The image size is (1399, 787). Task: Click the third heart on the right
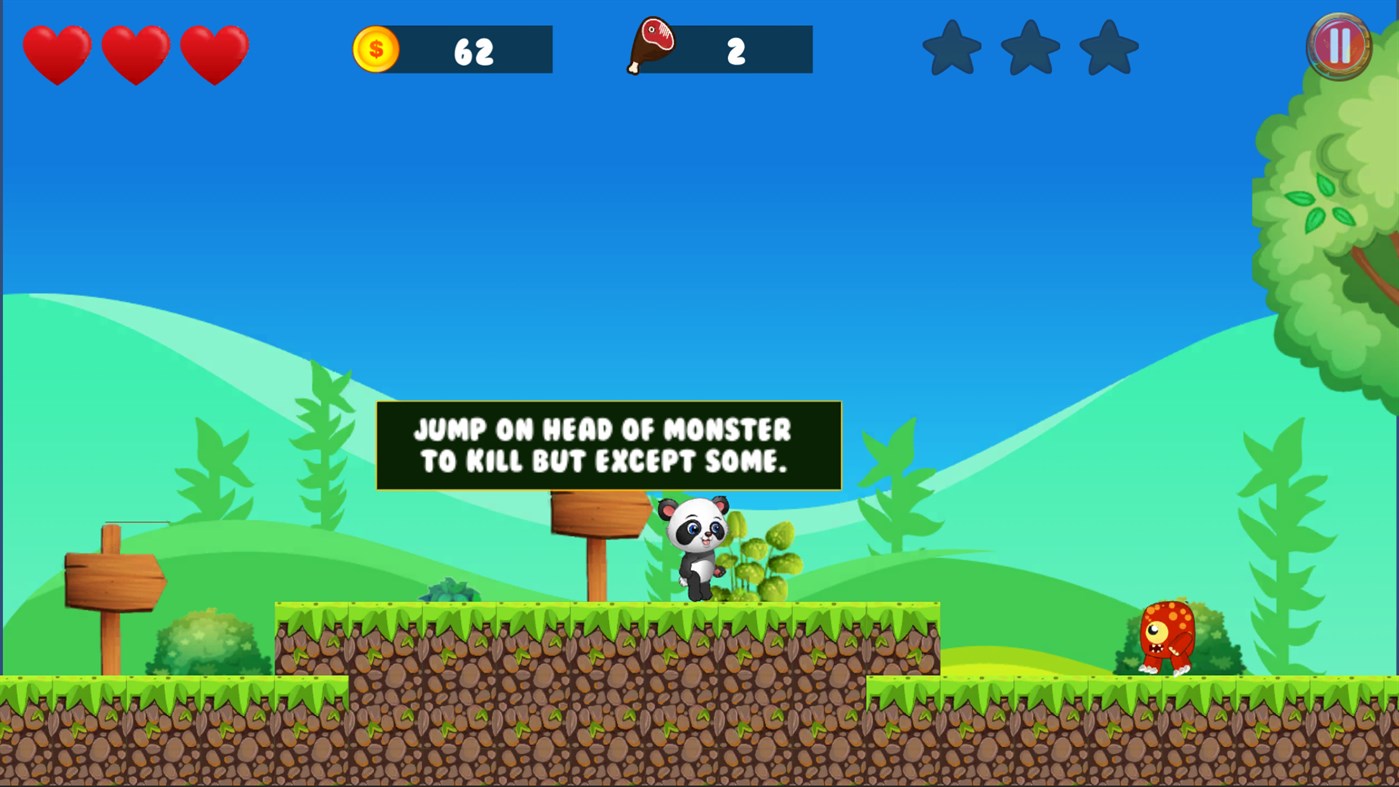(x=215, y=54)
